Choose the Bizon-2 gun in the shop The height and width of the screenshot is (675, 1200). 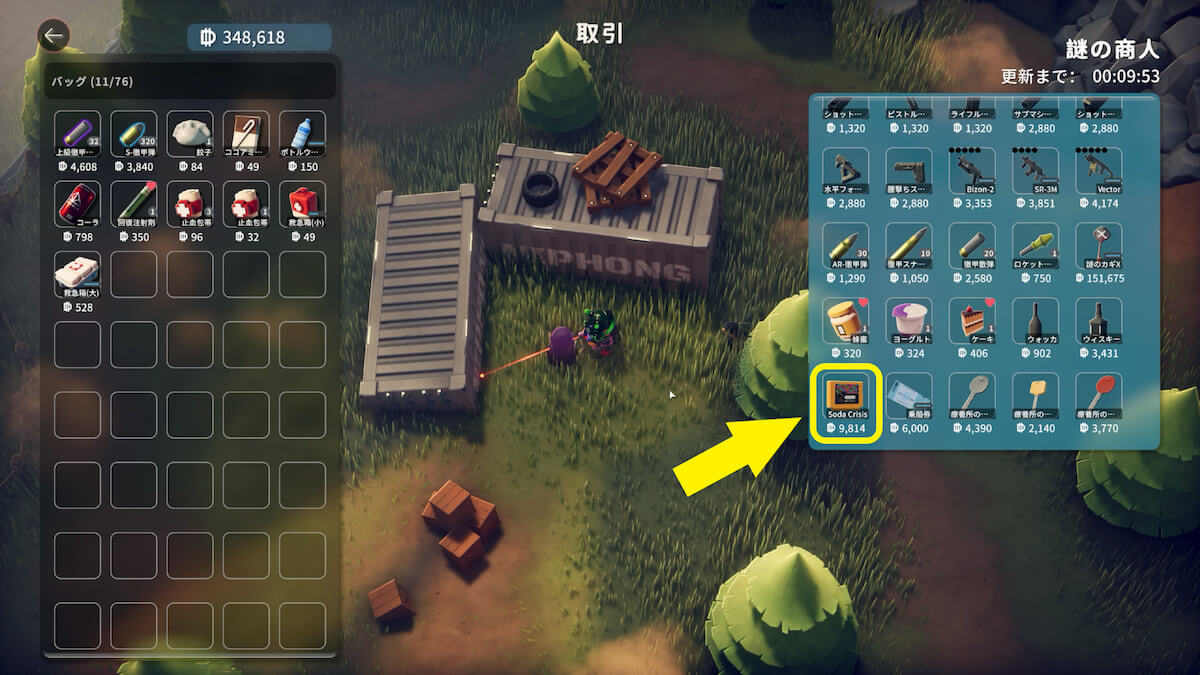971,172
